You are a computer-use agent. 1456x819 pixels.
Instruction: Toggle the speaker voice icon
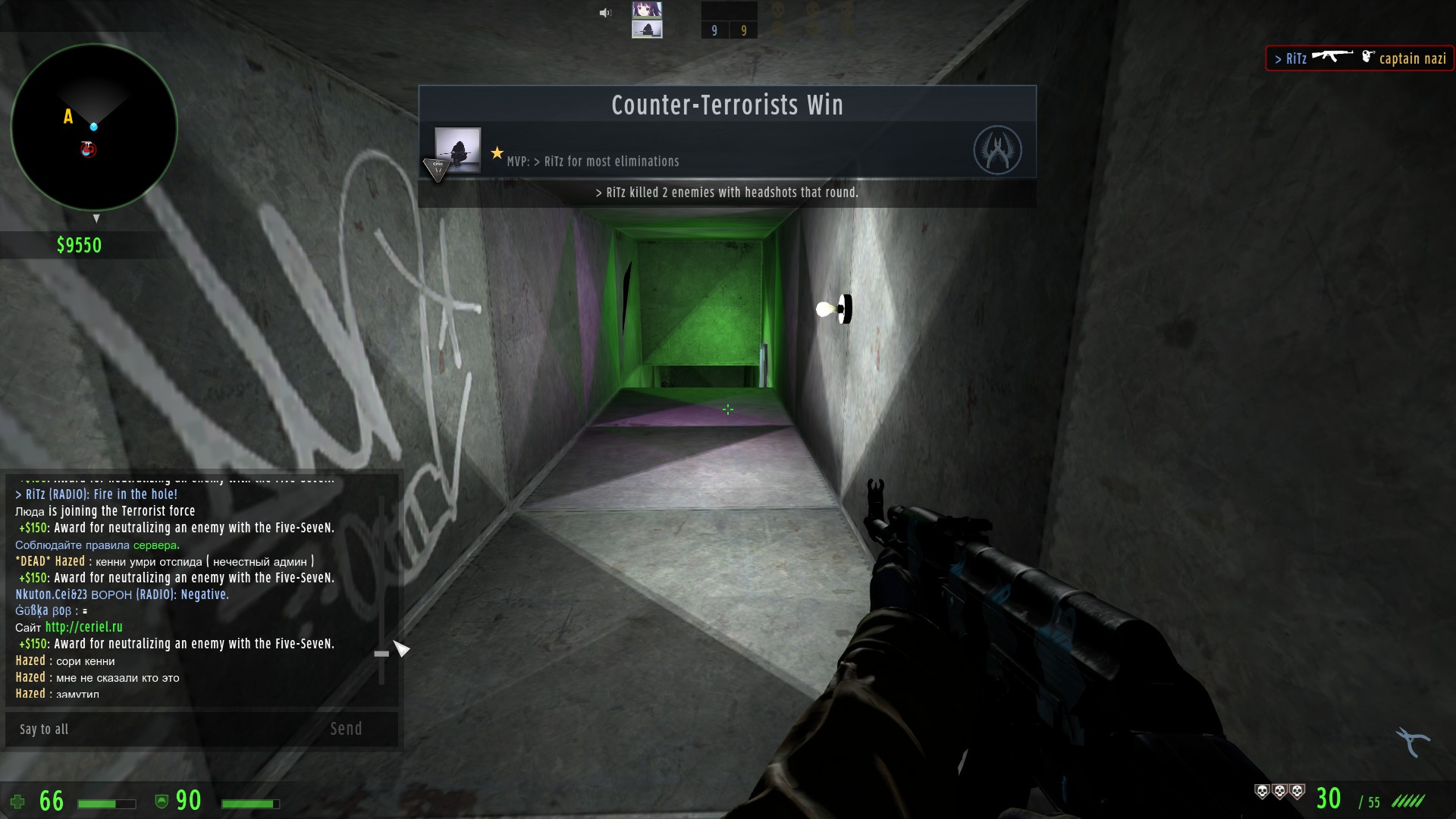point(605,13)
